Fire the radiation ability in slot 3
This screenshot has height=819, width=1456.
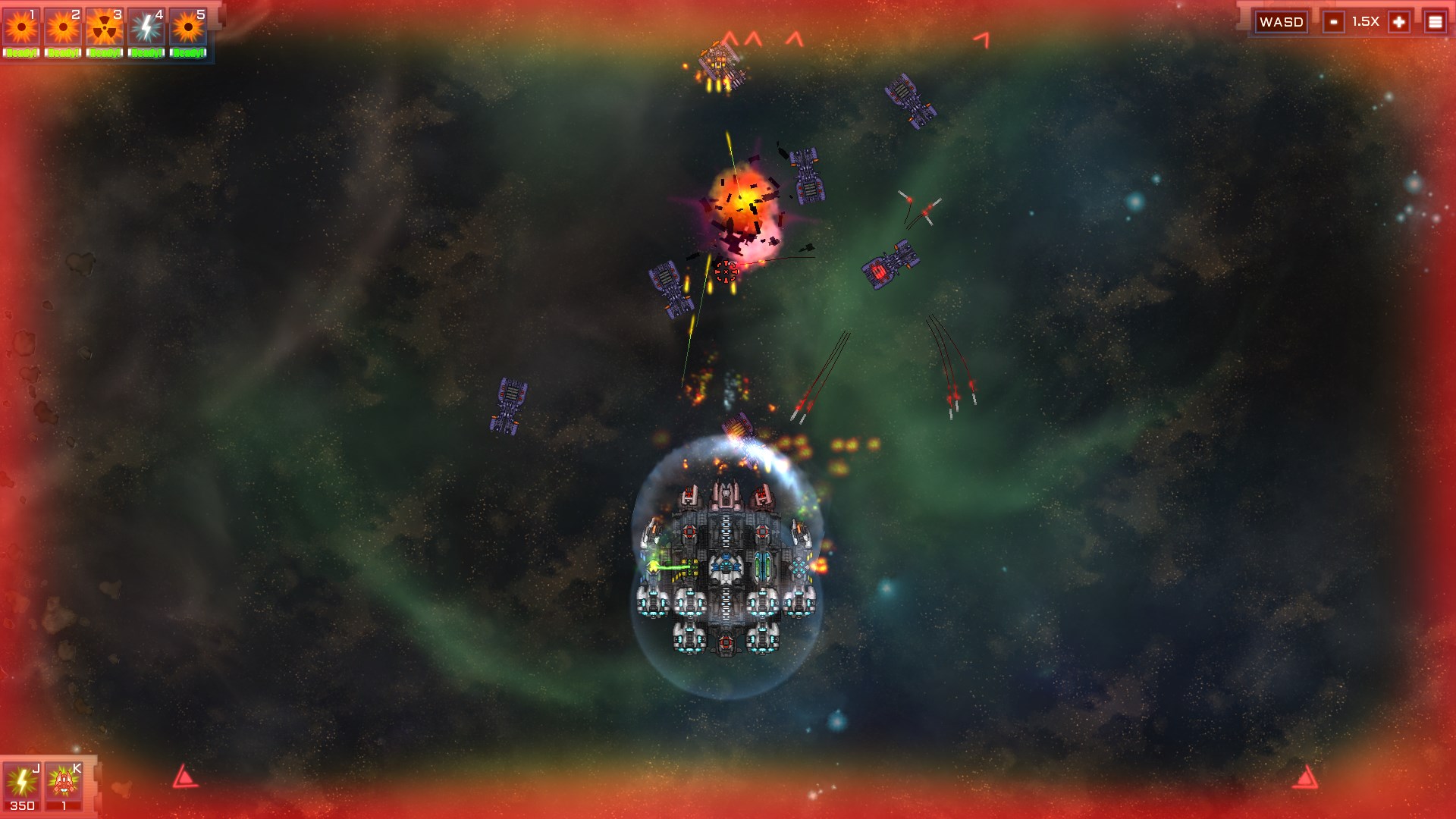pos(104,25)
